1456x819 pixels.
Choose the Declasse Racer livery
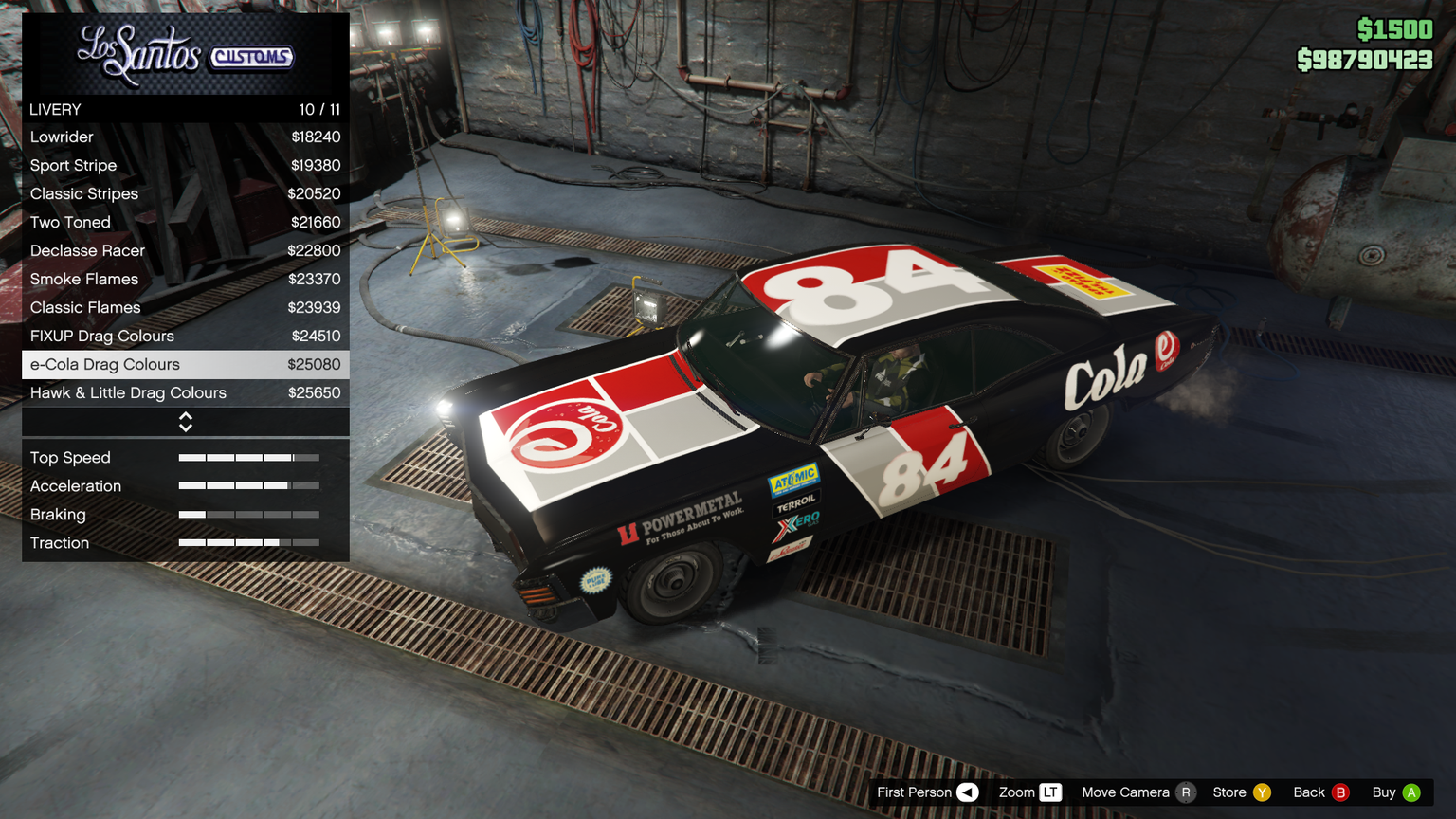[x=185, y=251]
